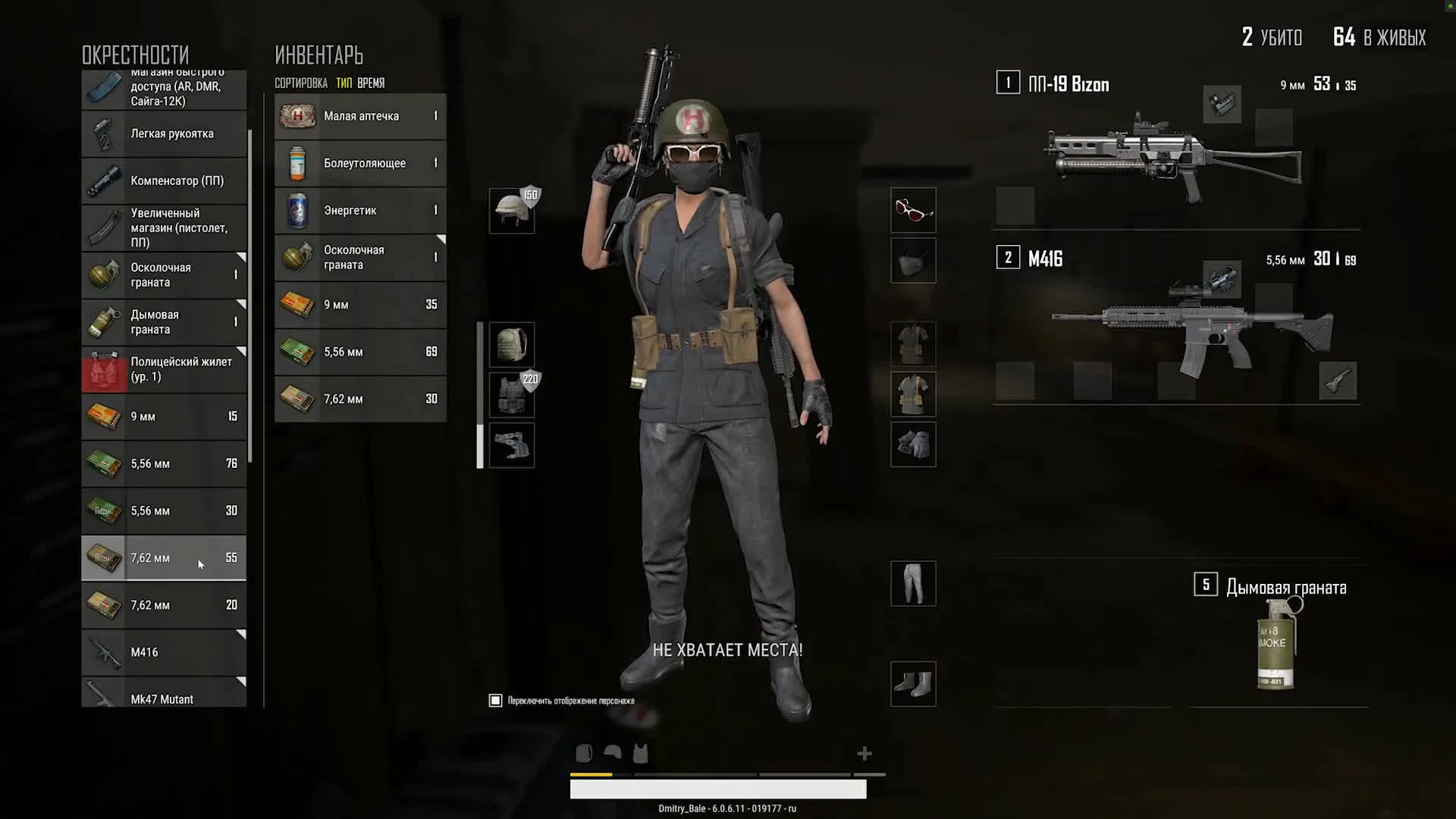Image resolution: width=1456 pixels, height=819 pixels.
Task: Click the Малая аптечка medkit icon
Action: pyautogui.click(x=297, y=116)
